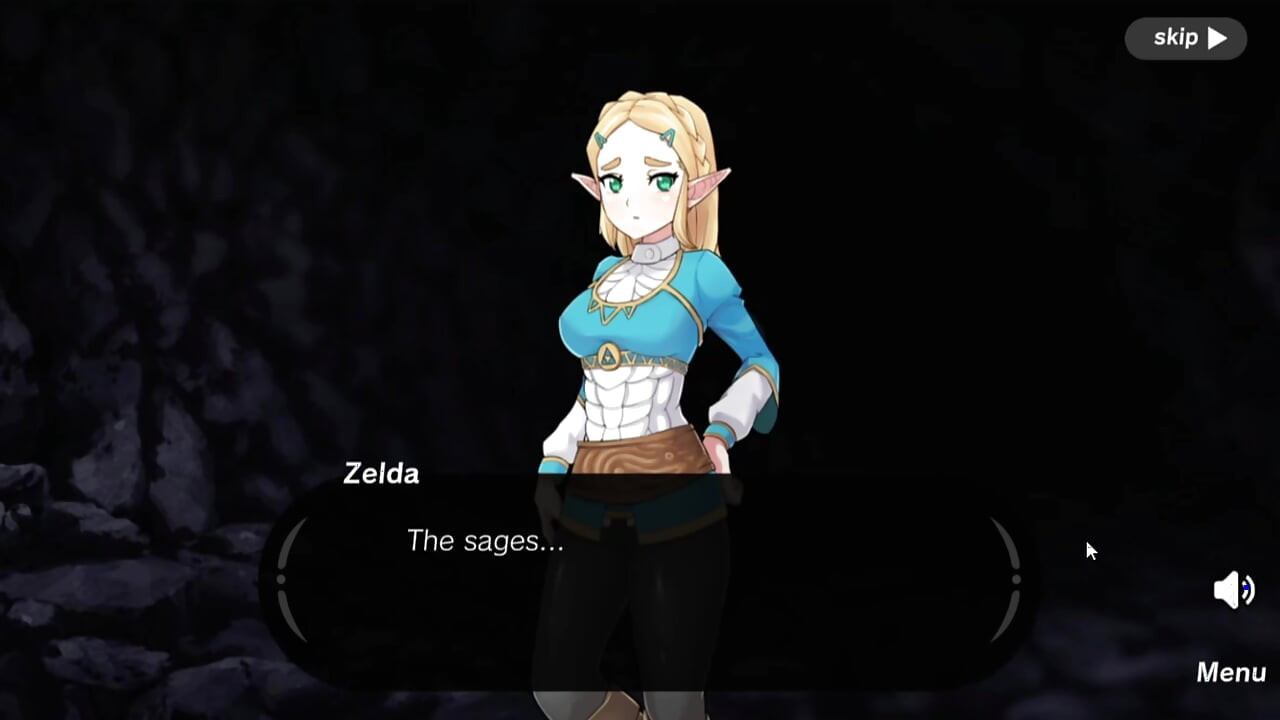Toggle skip mode for dialogue
Image resolution: width=1280 pixels, height=720 pixels.
1185,38
